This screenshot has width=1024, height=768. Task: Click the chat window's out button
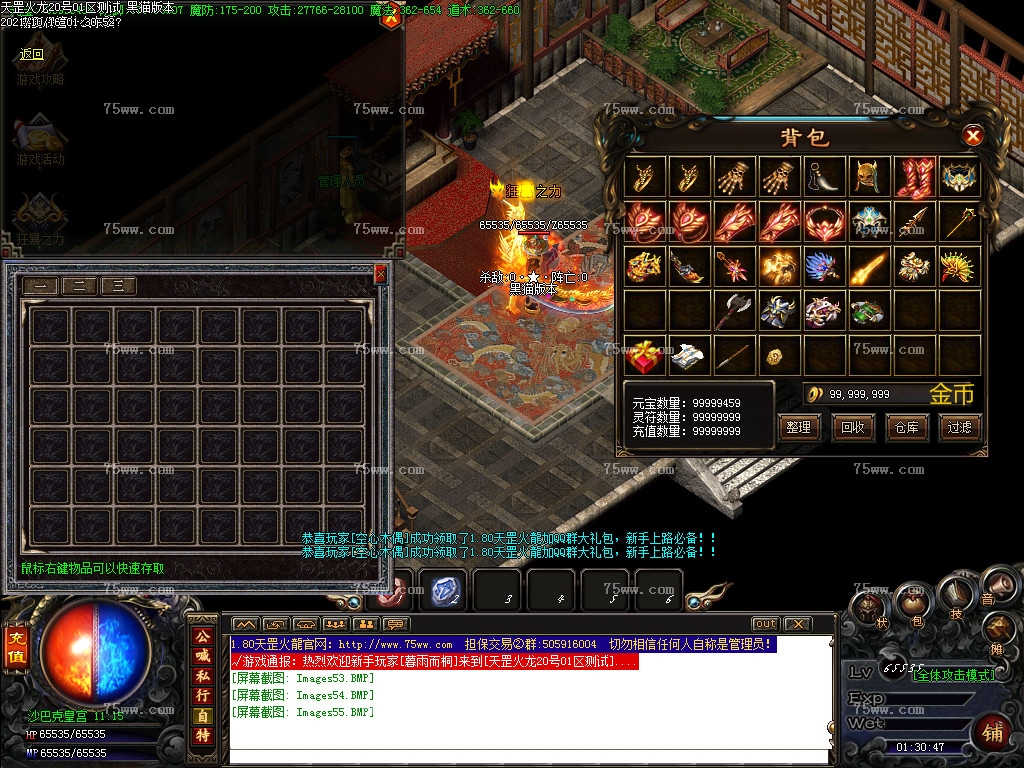pos(765,624)
